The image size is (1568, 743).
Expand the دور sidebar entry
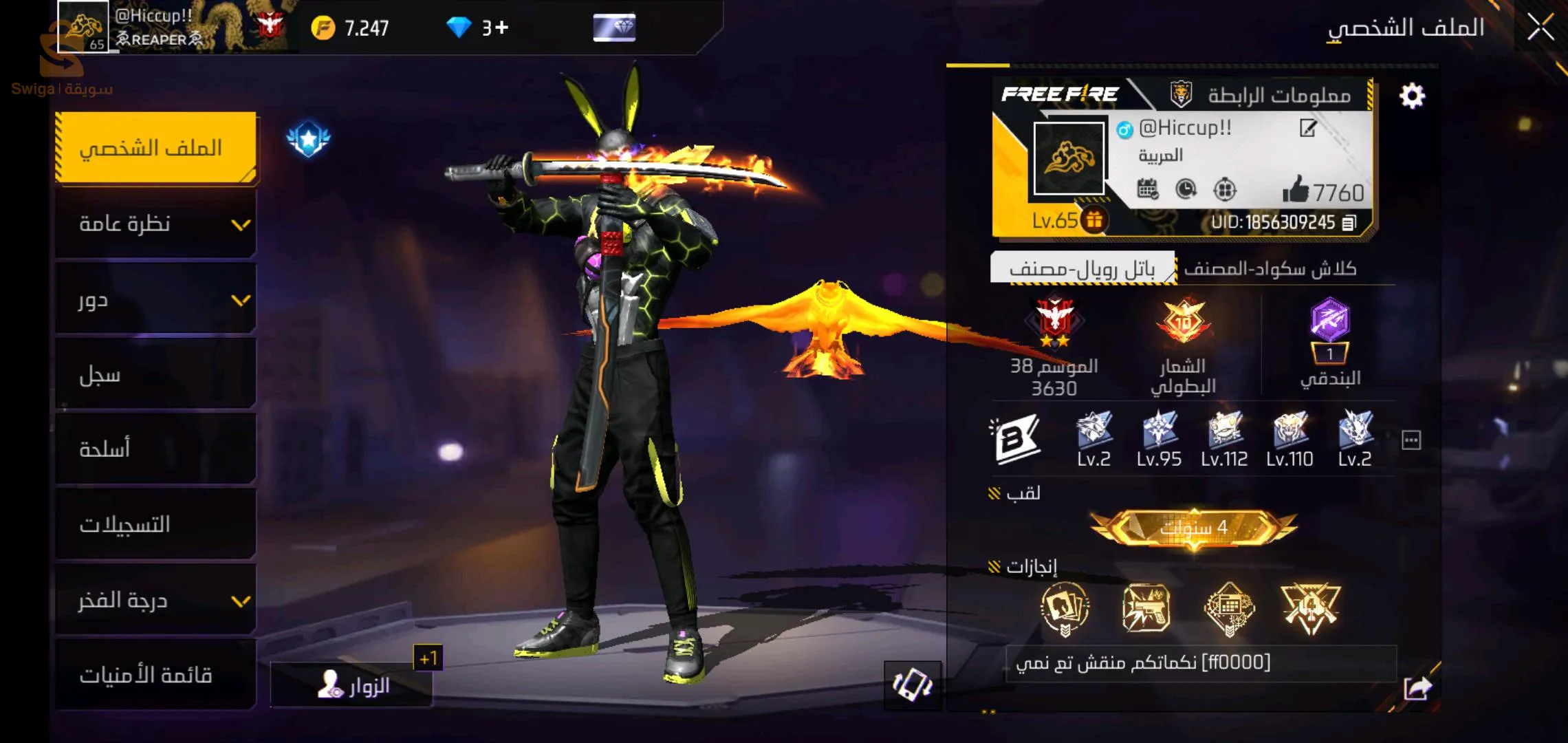pos(156,299)
